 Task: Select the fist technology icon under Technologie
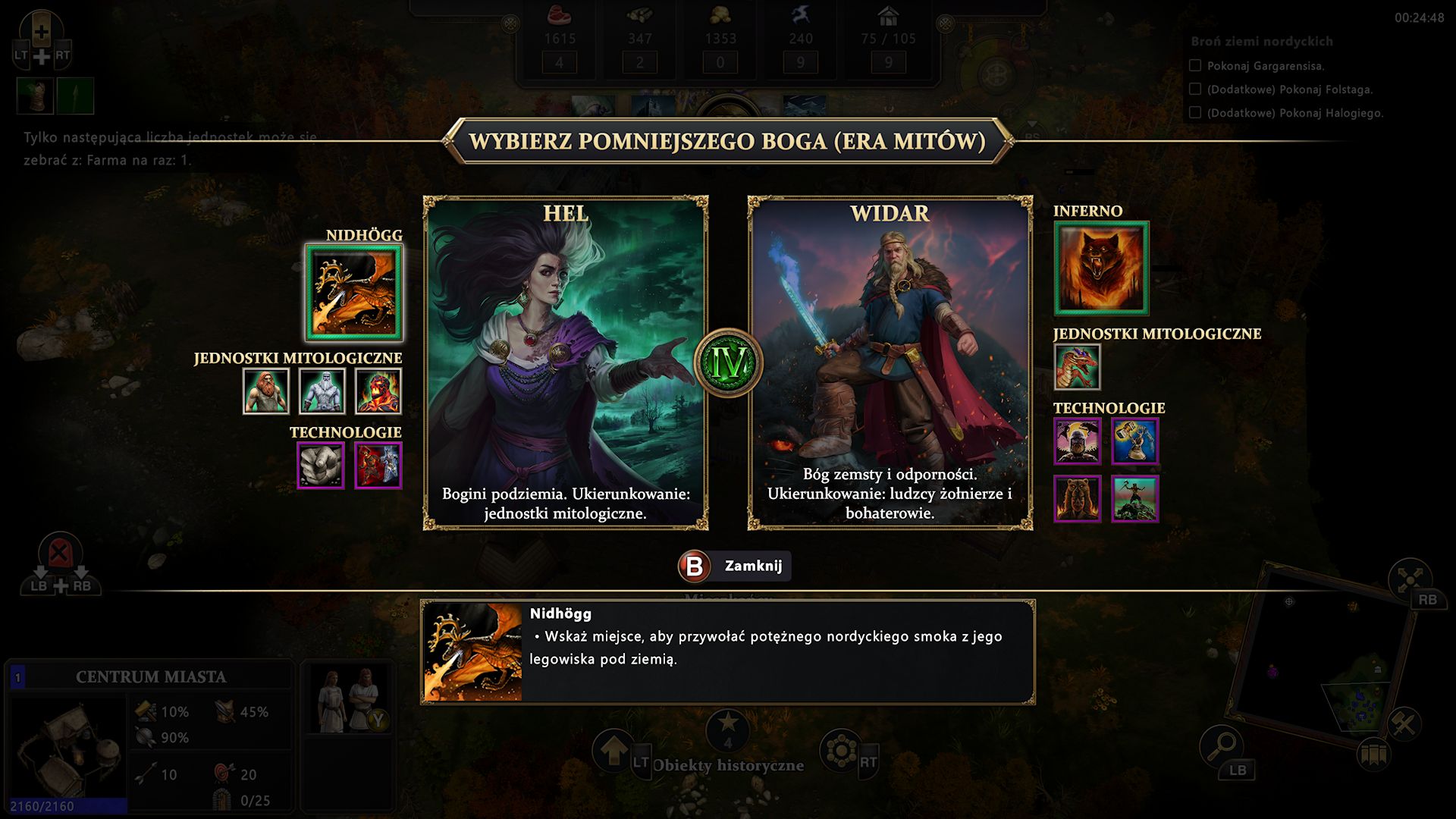pyautogui.click(x=321, y=465)
